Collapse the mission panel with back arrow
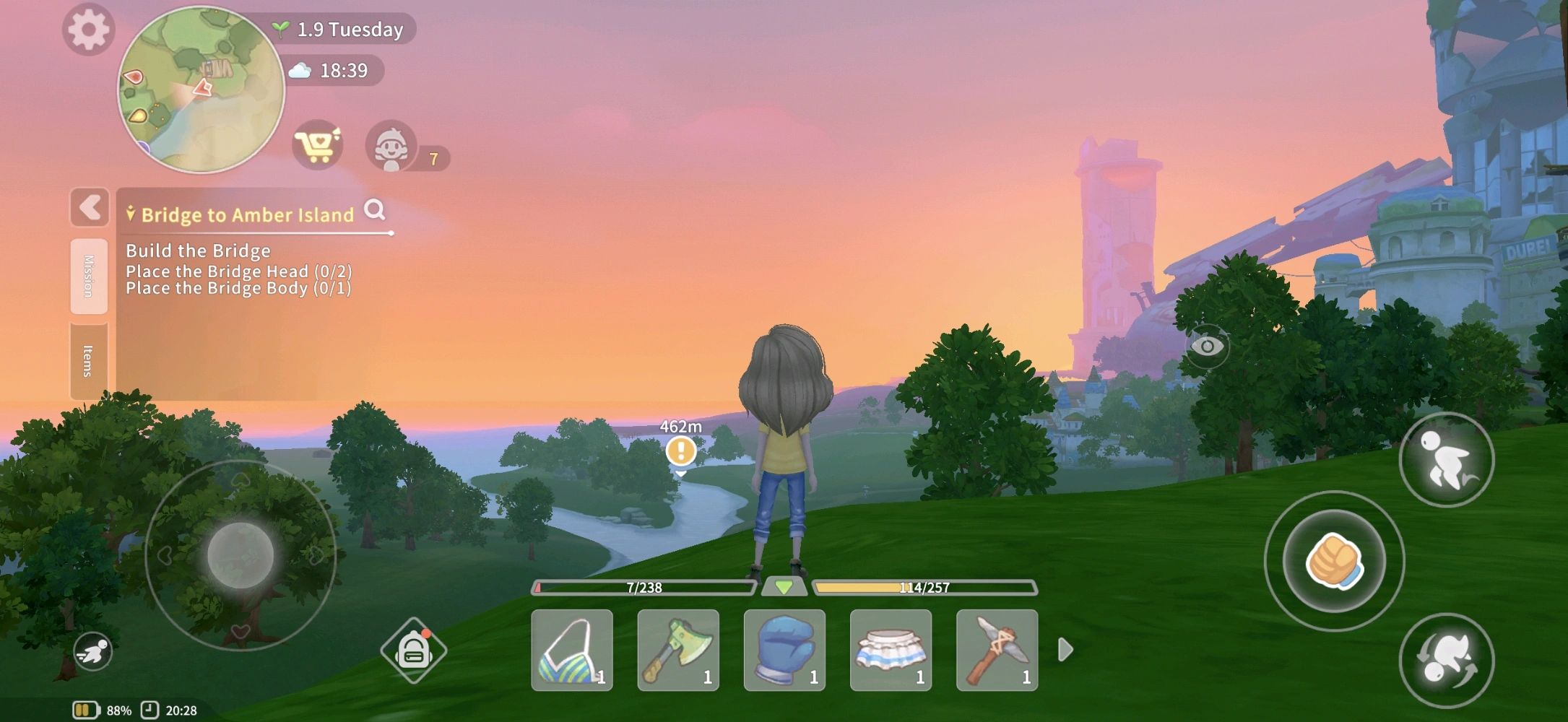Screen dimensions: 1568x722 90,208
